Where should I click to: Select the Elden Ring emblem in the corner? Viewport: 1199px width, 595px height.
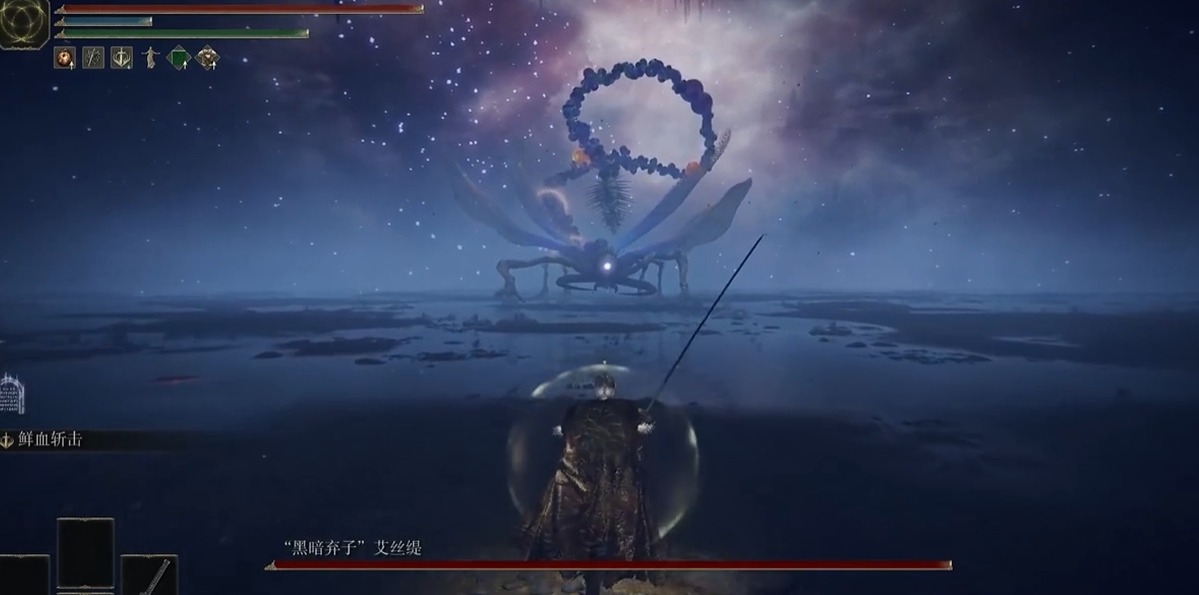(24, 24)
